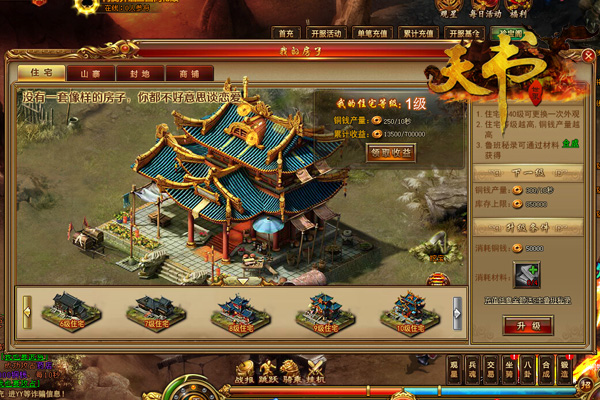View the 10级住宅 house thumbnail
The image size is (600, 400).
408,311
